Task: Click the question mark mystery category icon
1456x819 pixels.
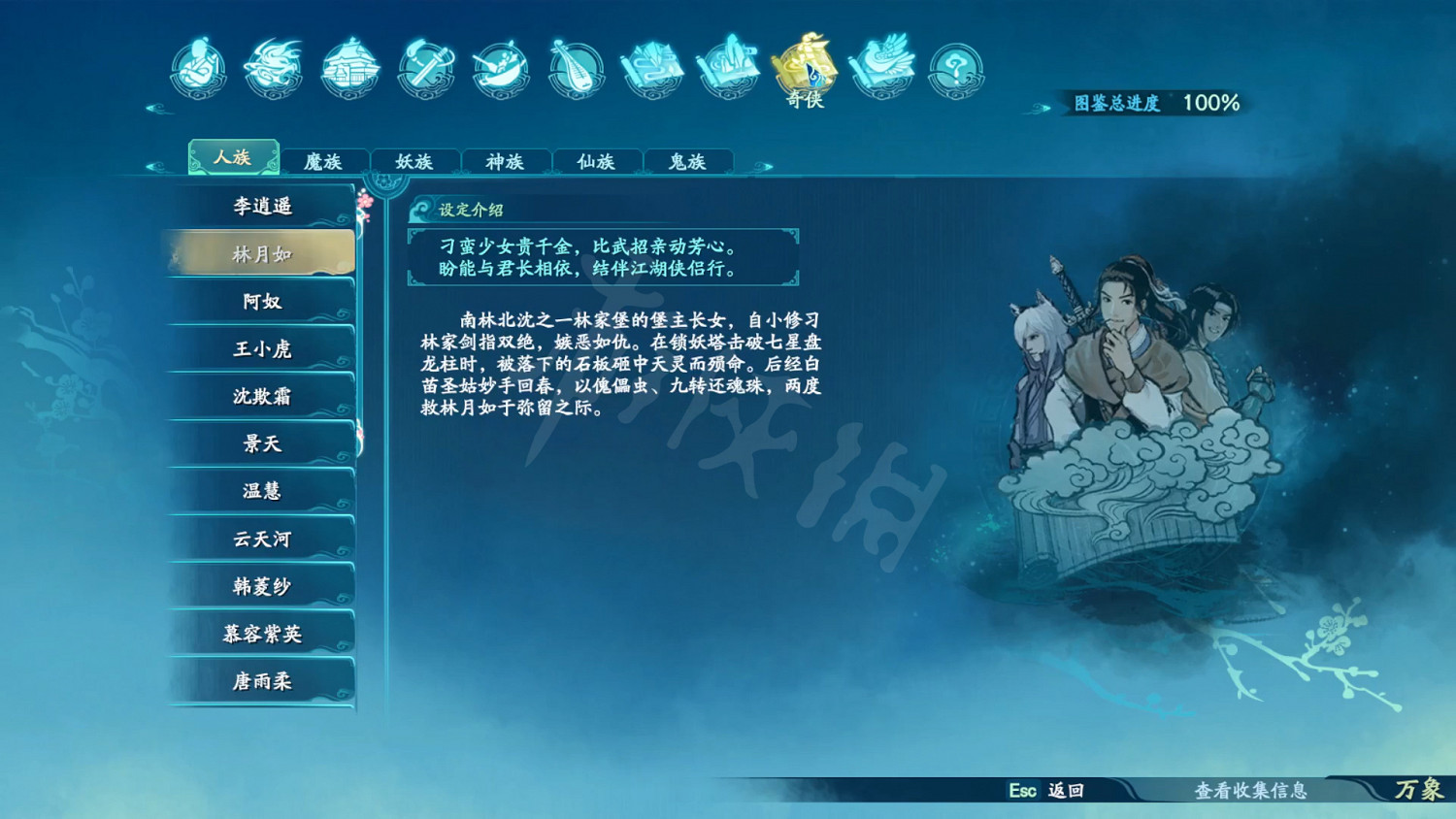Action: click(955, 69)
